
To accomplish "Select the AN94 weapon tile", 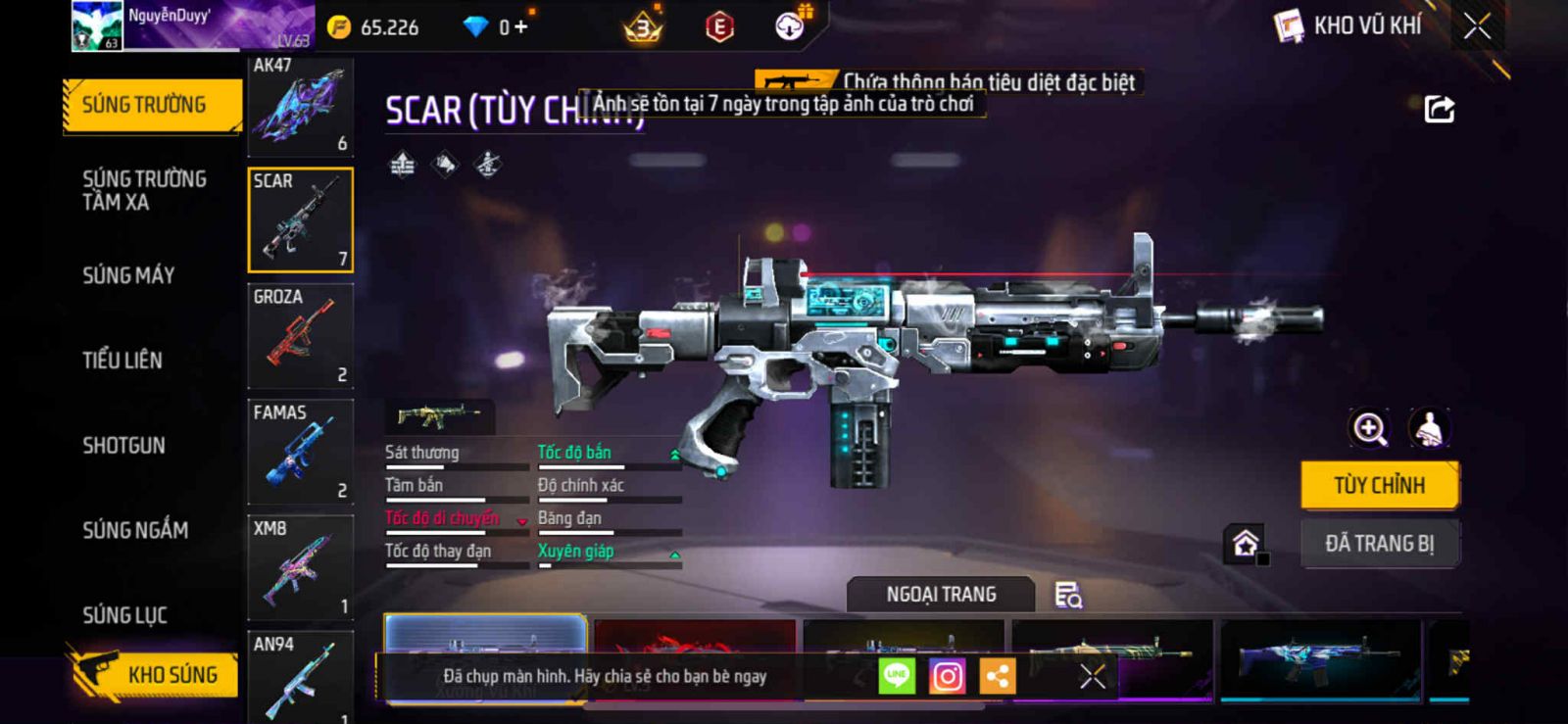I will click(x=300, y=678).
